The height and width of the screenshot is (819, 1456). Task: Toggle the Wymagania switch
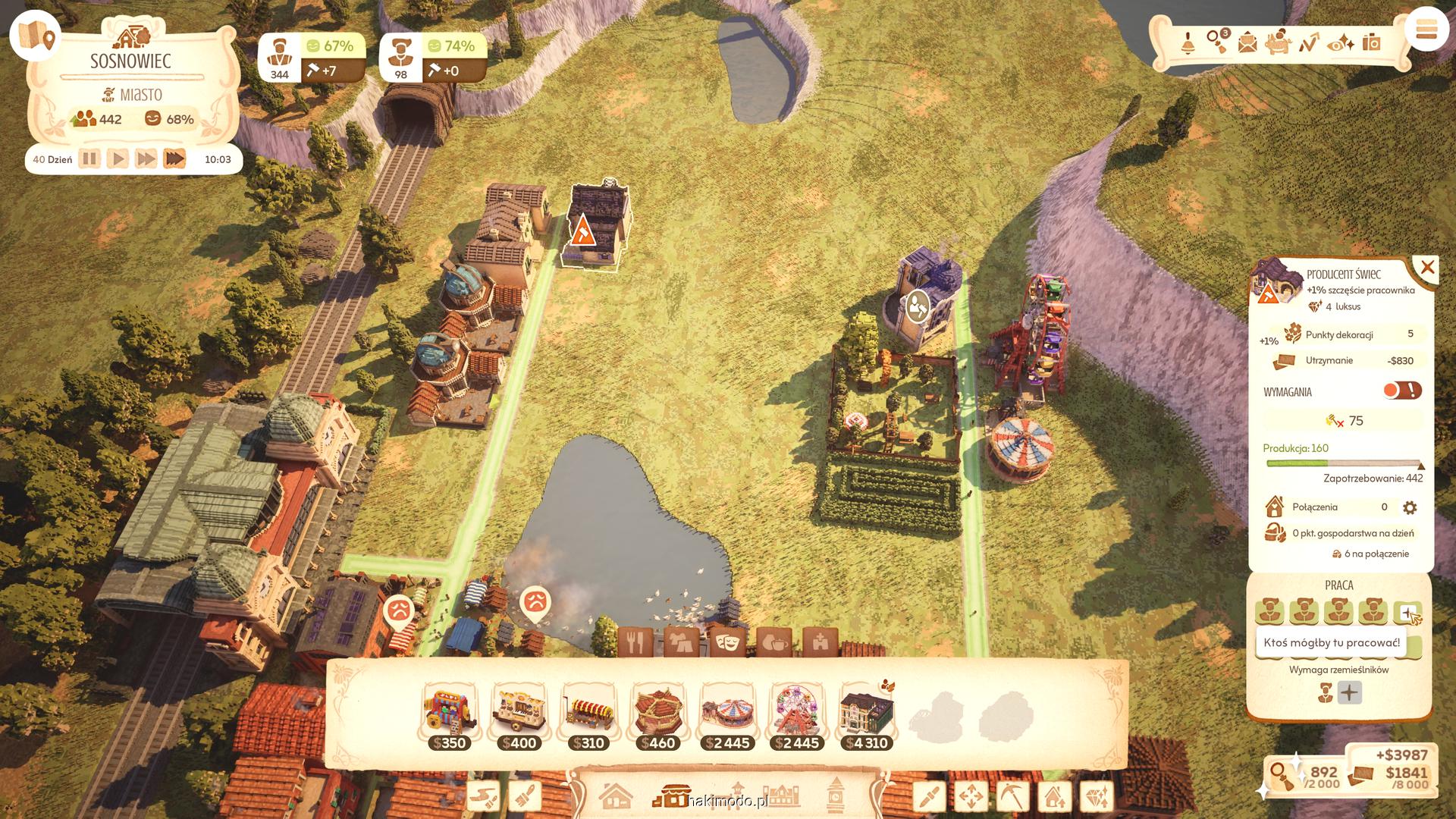1401,391
